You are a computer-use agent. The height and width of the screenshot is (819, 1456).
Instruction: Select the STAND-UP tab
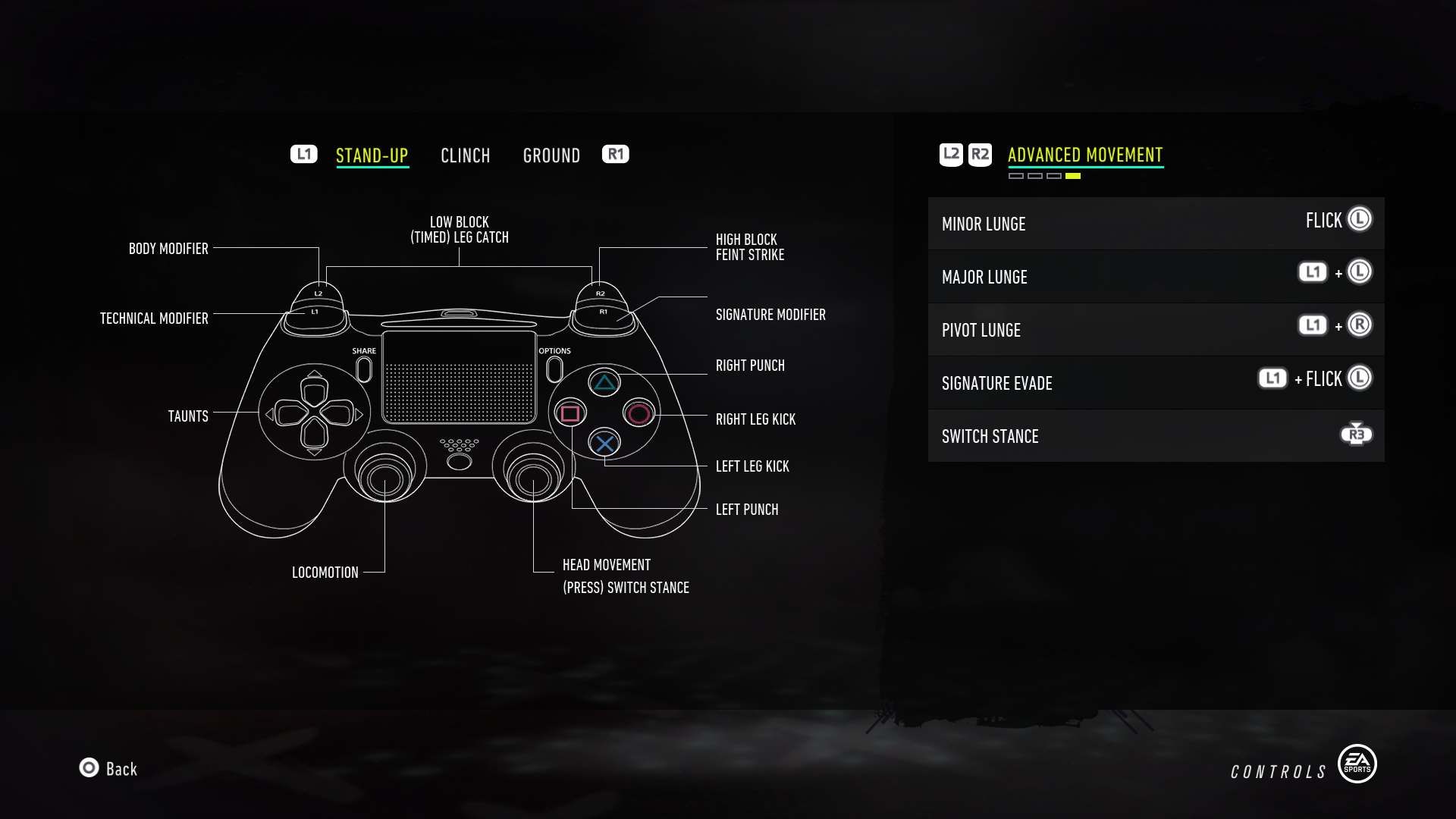pyautogui.click(x=372, y=155)
